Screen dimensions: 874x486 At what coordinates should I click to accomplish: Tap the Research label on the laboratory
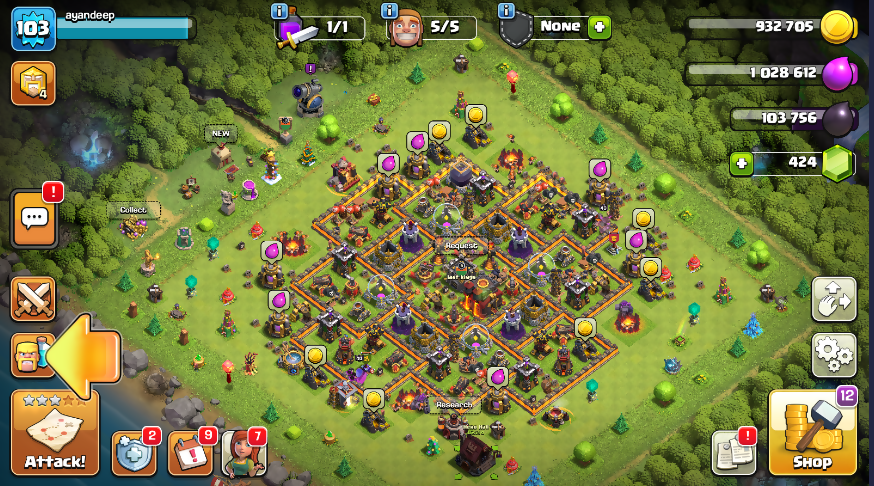click(x=455, y=406)
